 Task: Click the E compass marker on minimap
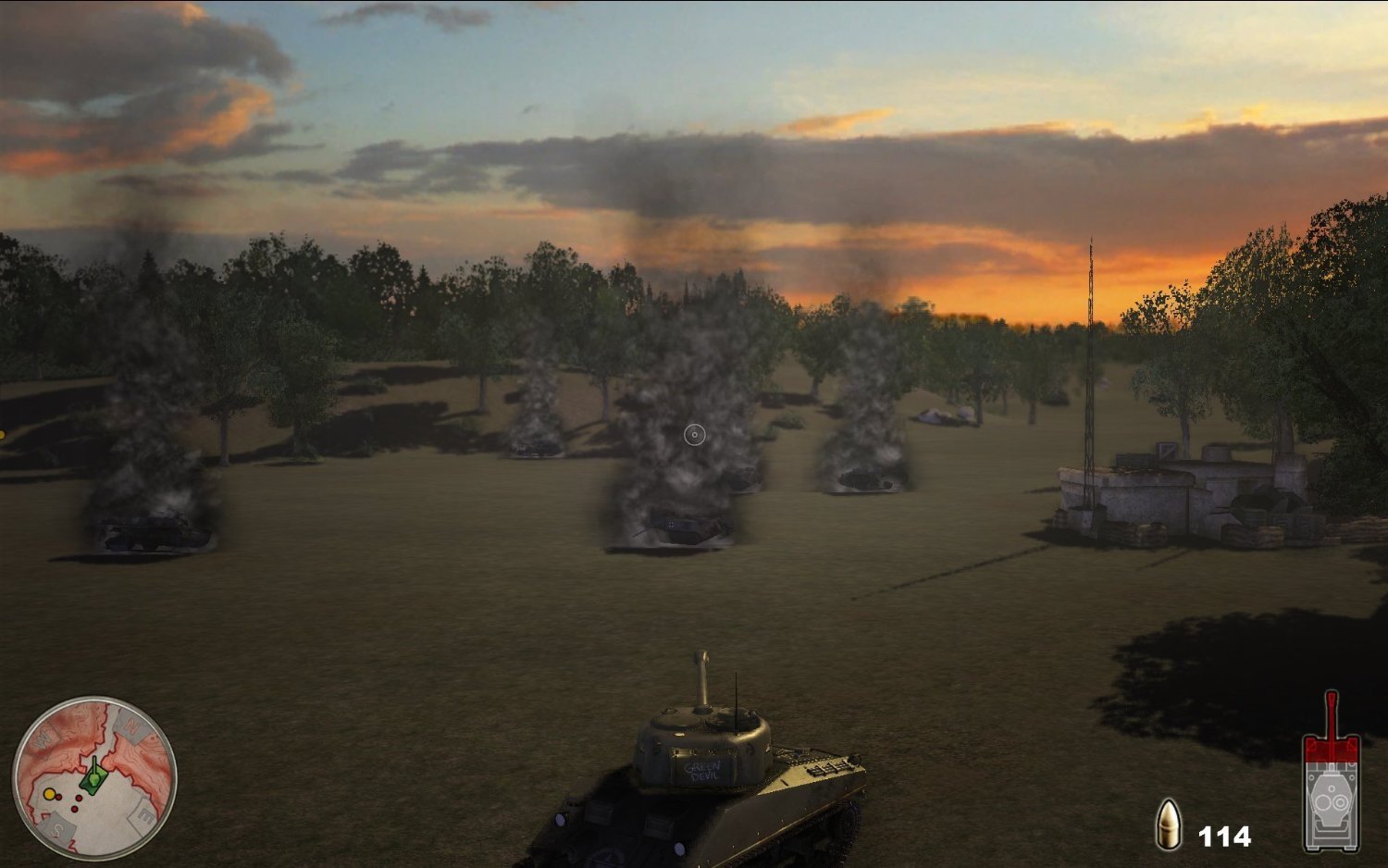(x=144, y=813)
